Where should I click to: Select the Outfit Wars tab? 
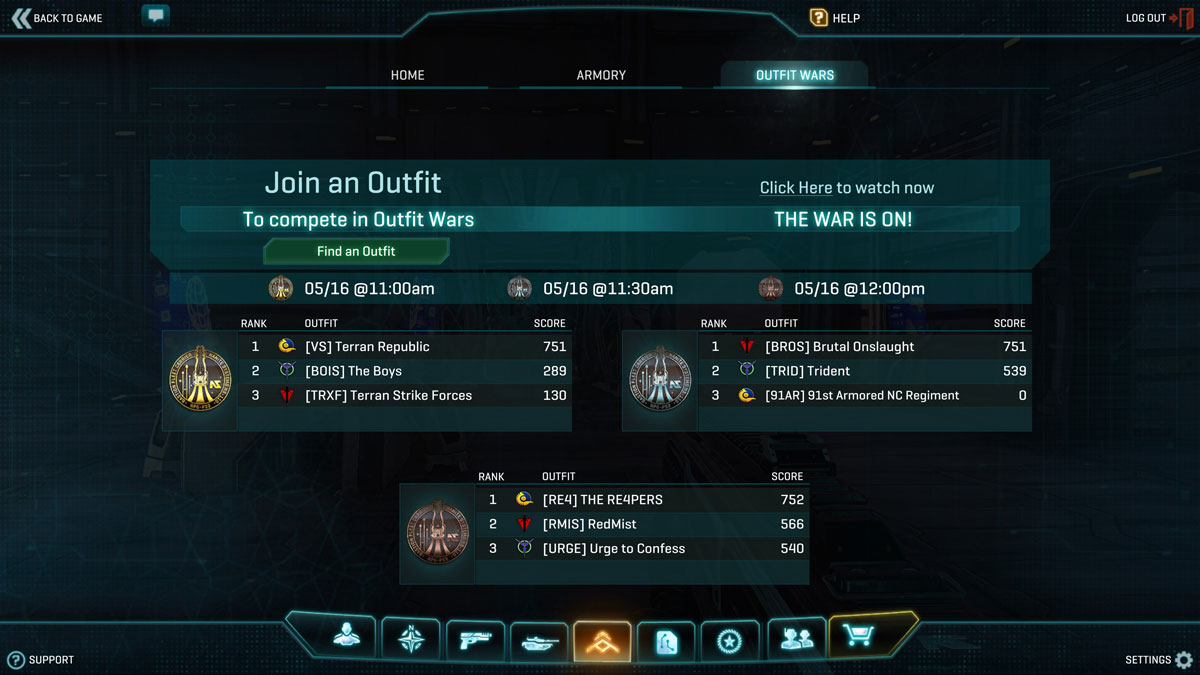coord(794,75)
